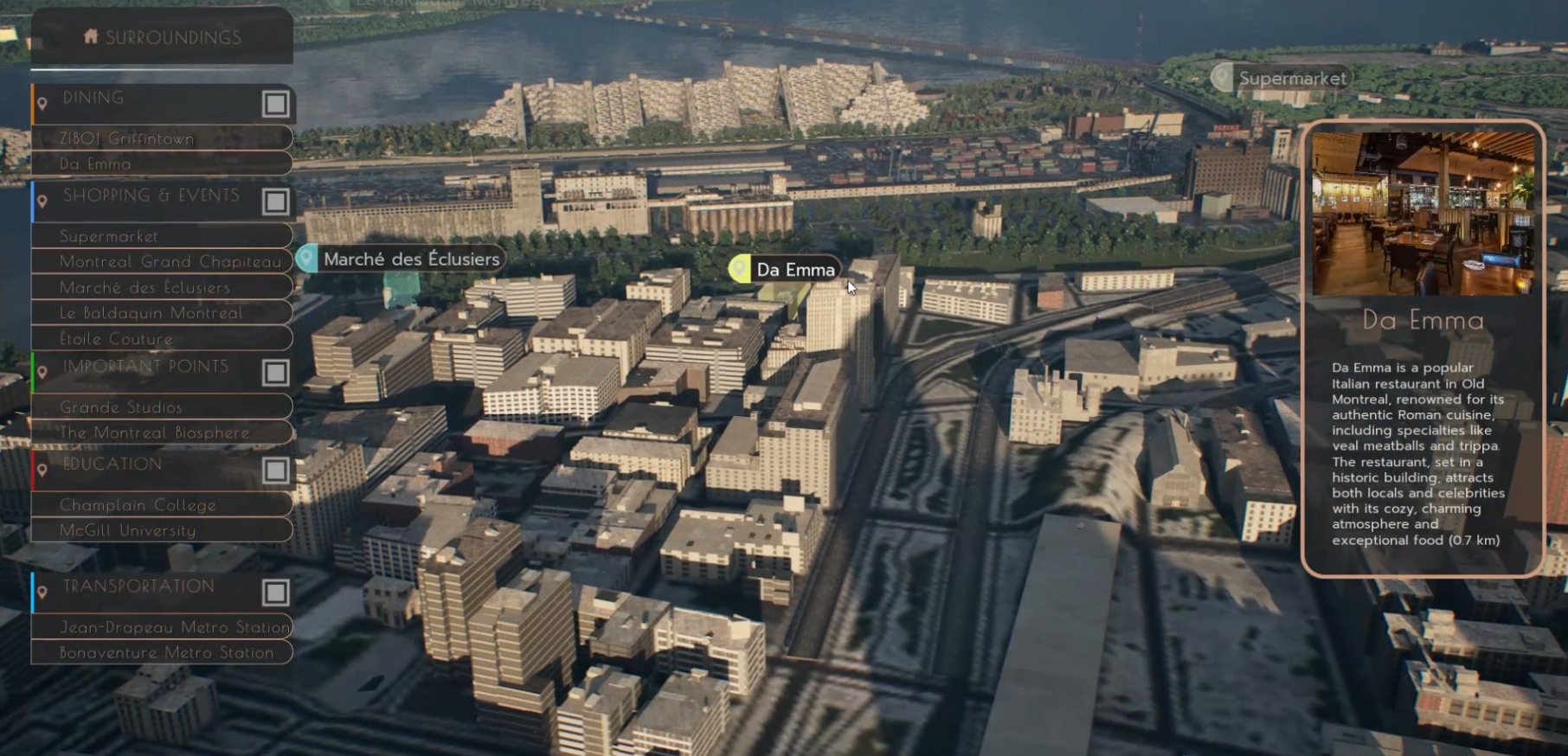Show The Montreal Biosphere location

[x=162, y=432]
